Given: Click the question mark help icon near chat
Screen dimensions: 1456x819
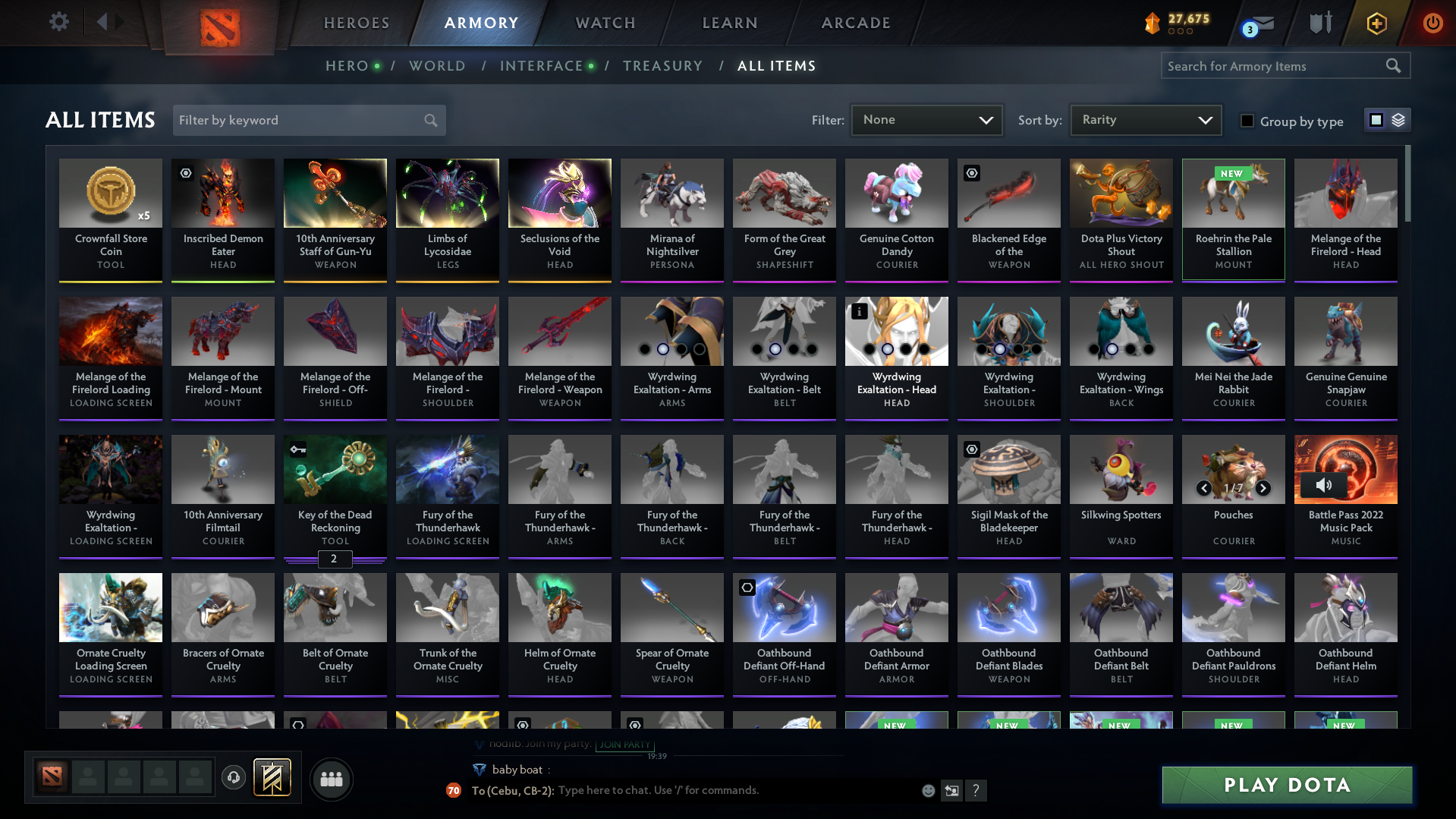Looking at the screenshot, I should click(976, 790).
